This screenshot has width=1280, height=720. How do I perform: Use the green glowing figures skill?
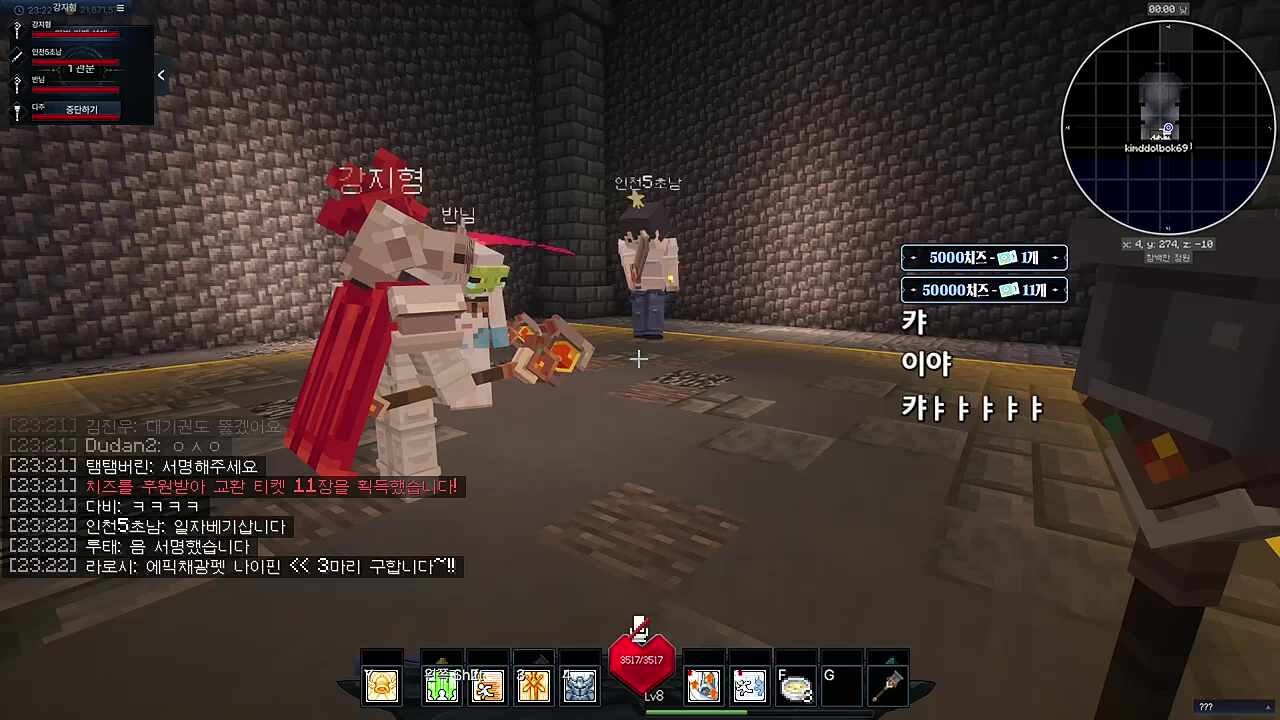point(441,685)
